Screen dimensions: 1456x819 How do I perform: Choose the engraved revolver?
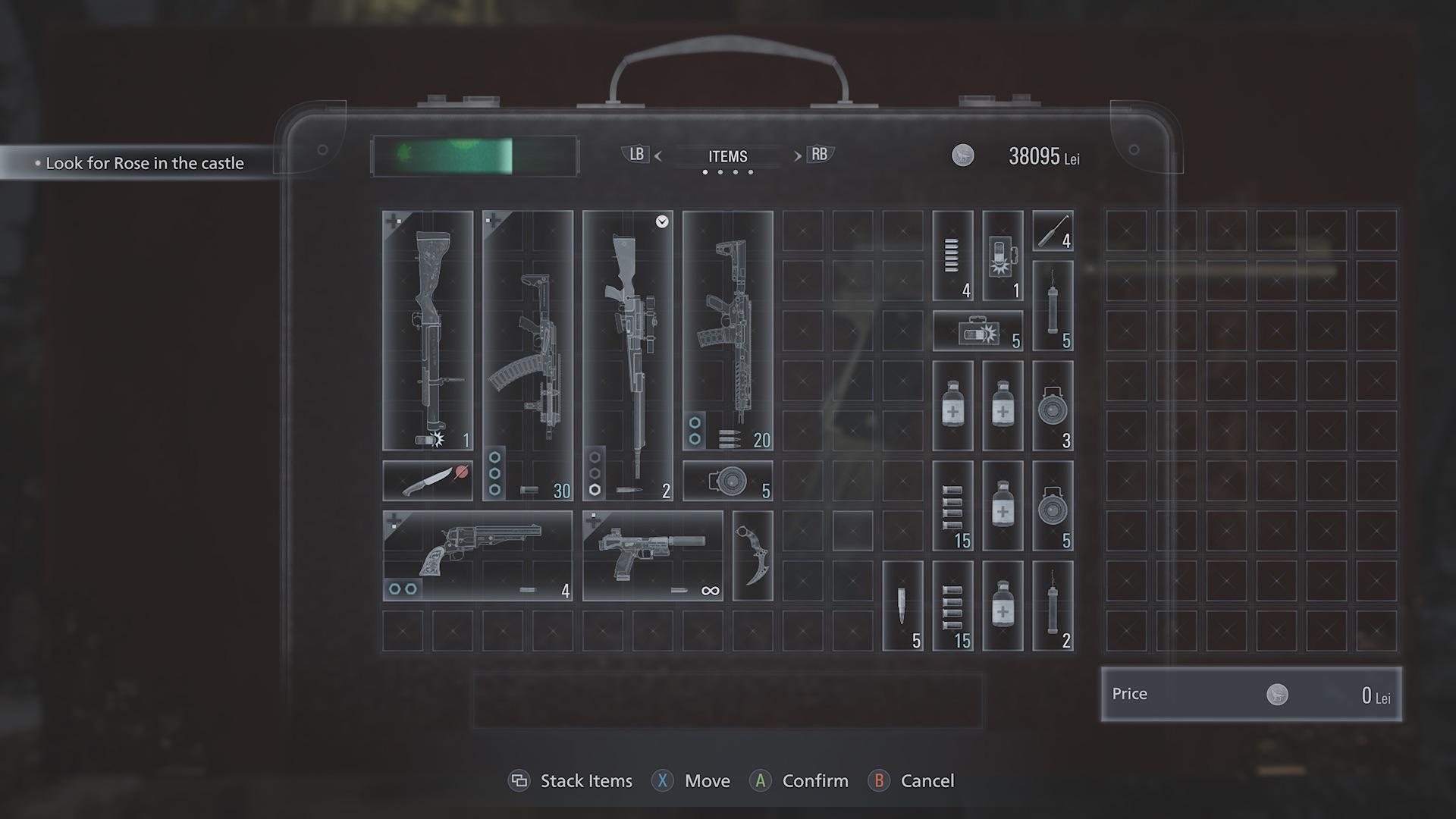pyautogui.click(x=478, y=555)
